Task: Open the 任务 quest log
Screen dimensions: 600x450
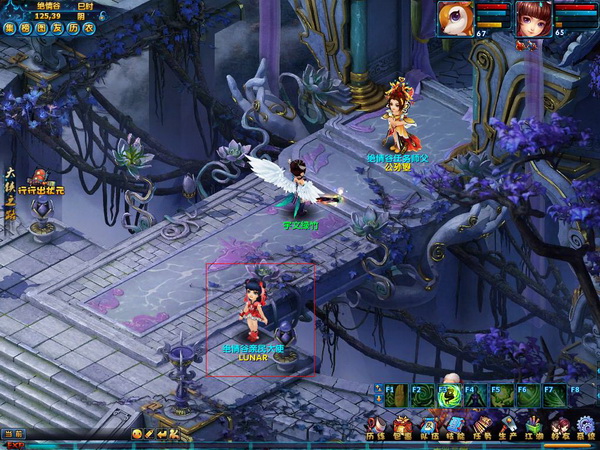Action: click(x=481, y=426)
